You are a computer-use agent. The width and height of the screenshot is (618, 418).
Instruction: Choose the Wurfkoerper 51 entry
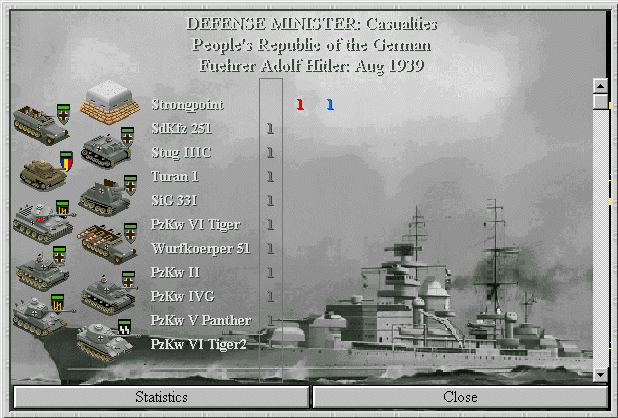(x=200, y=248)
